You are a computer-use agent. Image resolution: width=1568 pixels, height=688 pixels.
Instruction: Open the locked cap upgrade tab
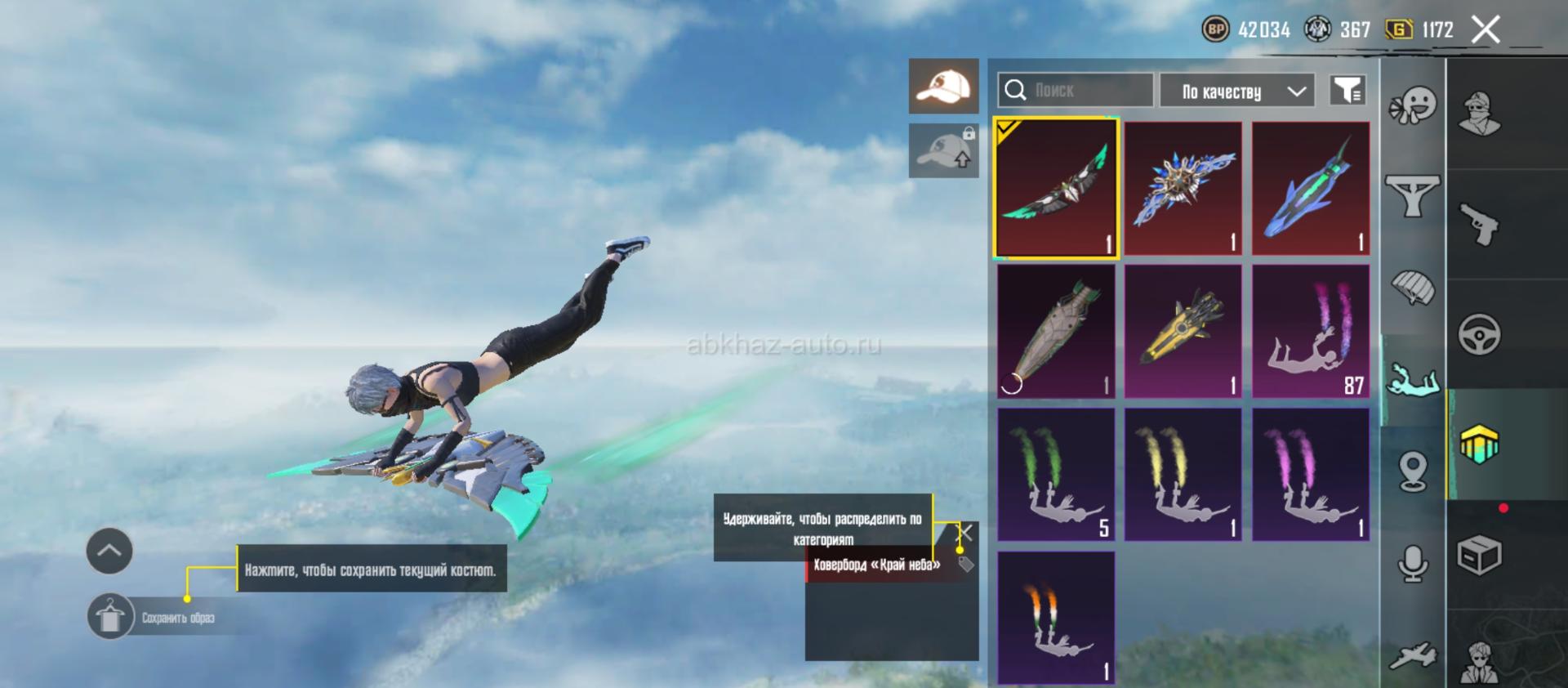(x=943, y=150)
